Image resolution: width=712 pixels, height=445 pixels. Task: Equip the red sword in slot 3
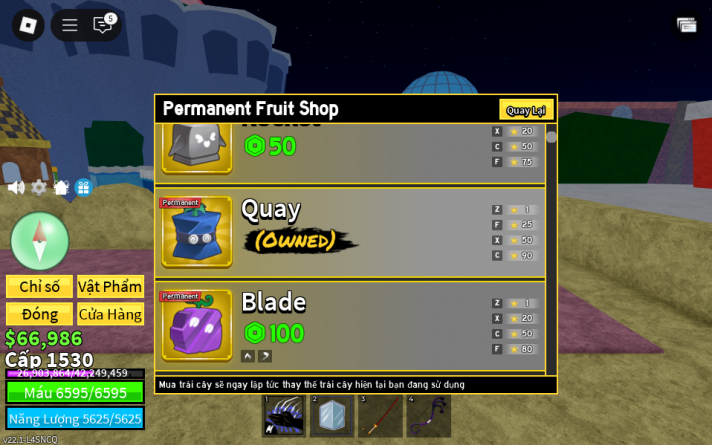pyautogui.click(x=380, y=415)
